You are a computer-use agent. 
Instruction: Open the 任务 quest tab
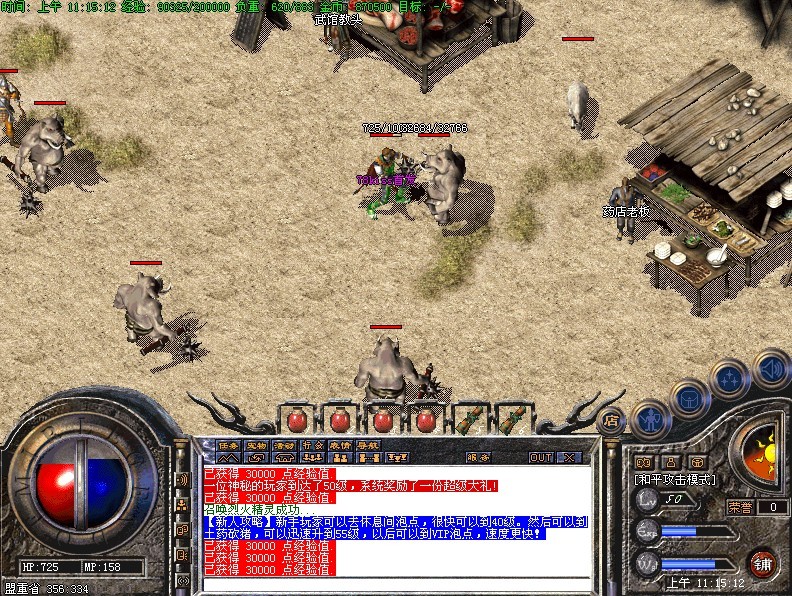(x=229, y=446)
